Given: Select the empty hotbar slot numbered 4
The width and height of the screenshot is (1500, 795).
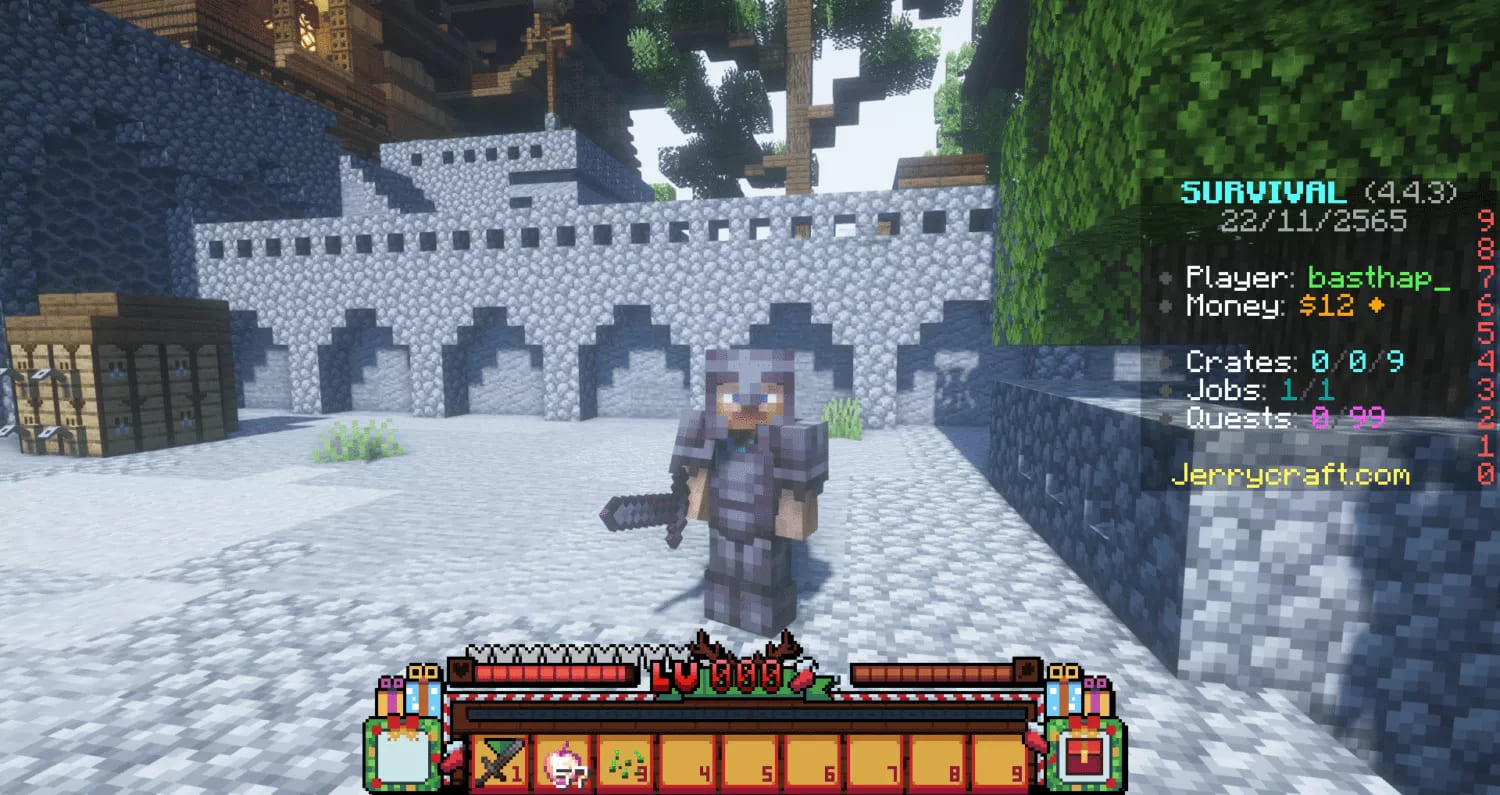Looking at the screenshot, I should 688,764.
